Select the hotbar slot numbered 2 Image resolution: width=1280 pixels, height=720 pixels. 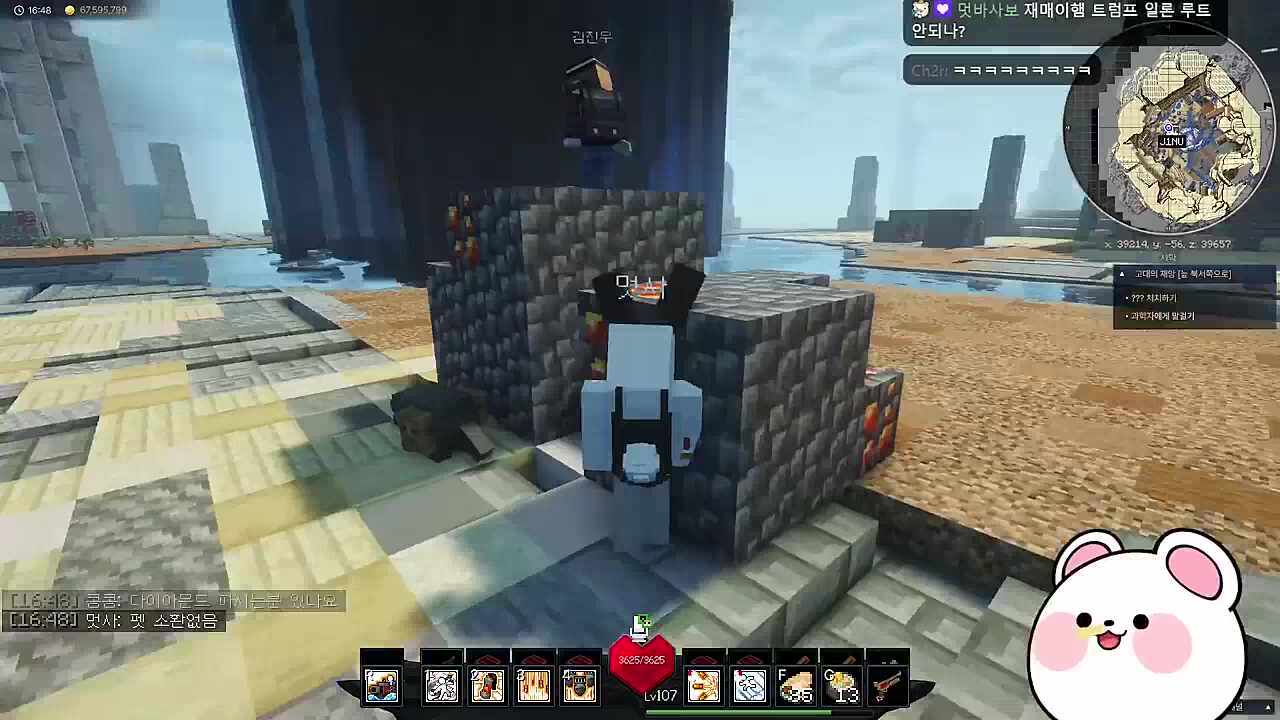point(487,685)
